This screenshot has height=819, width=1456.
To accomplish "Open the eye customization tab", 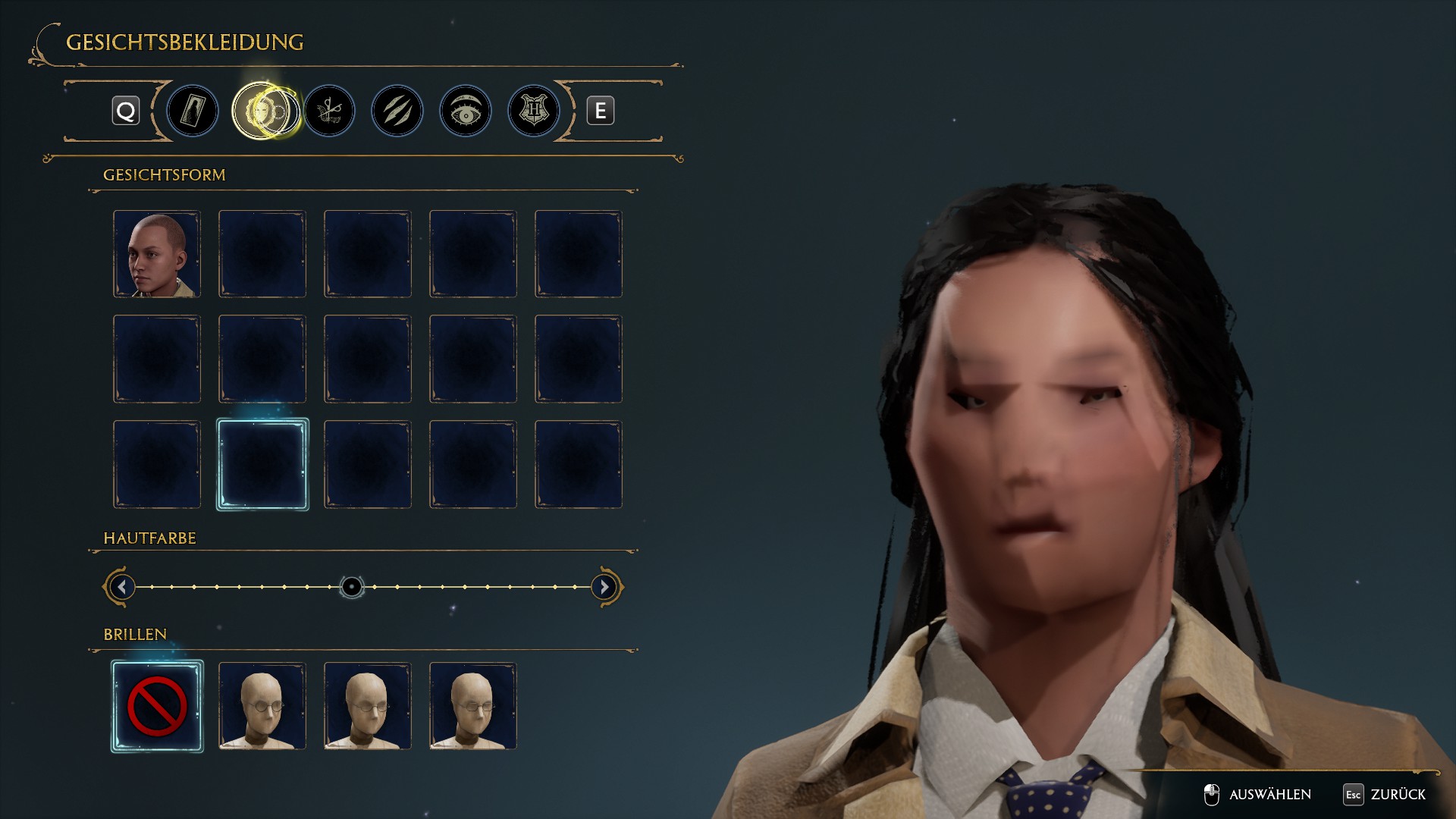I will tap(466, 111).
